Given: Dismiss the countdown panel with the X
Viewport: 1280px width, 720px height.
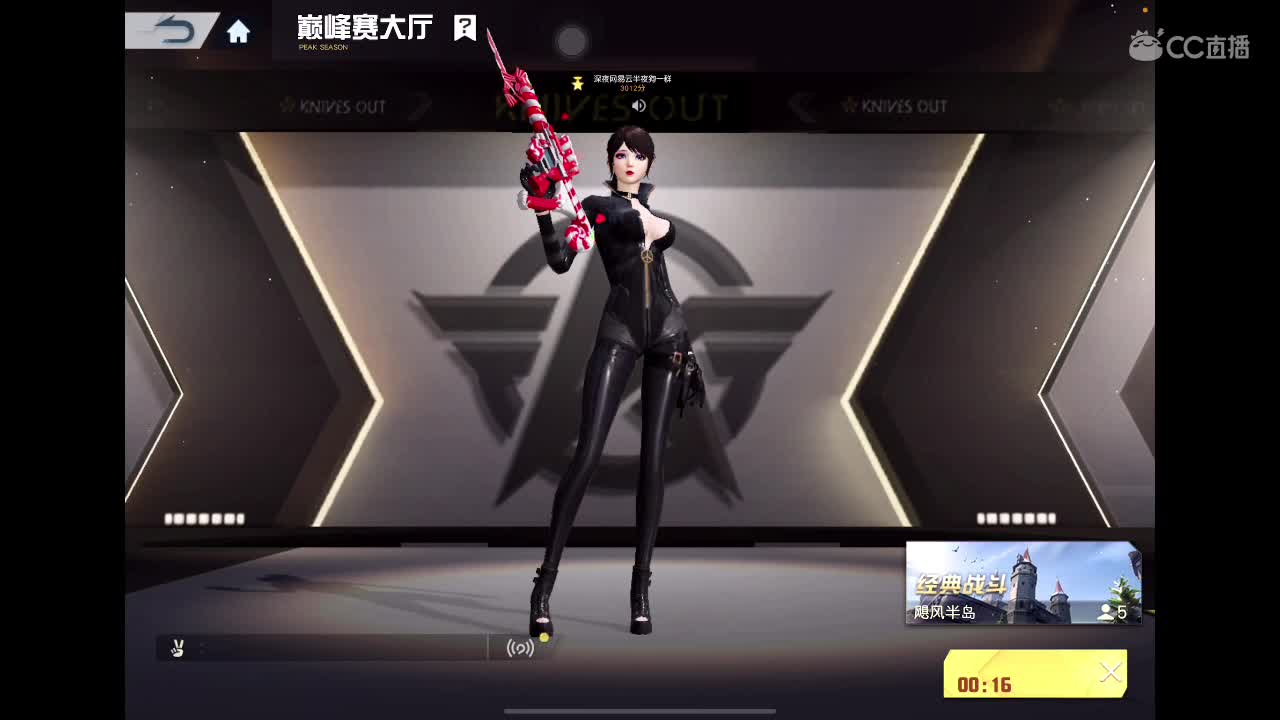Looking at the screenshot, I should coord(1110,672).
